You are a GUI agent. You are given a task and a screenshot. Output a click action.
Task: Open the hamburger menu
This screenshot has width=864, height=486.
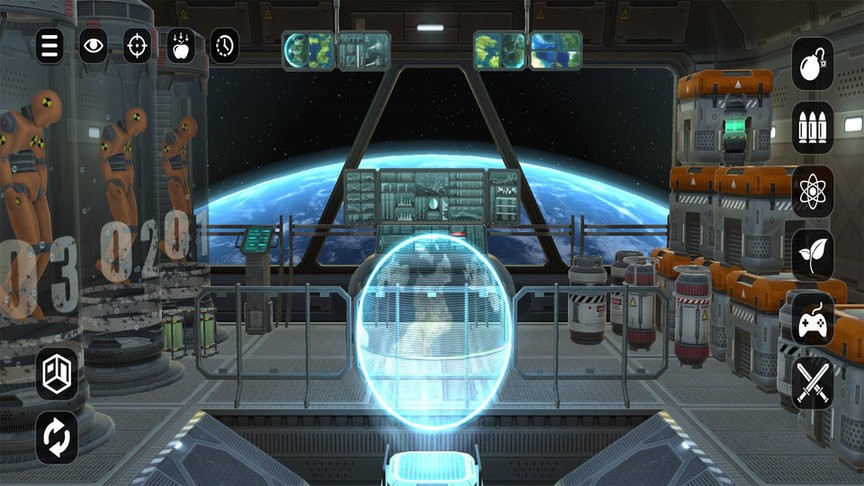point(50,45)
